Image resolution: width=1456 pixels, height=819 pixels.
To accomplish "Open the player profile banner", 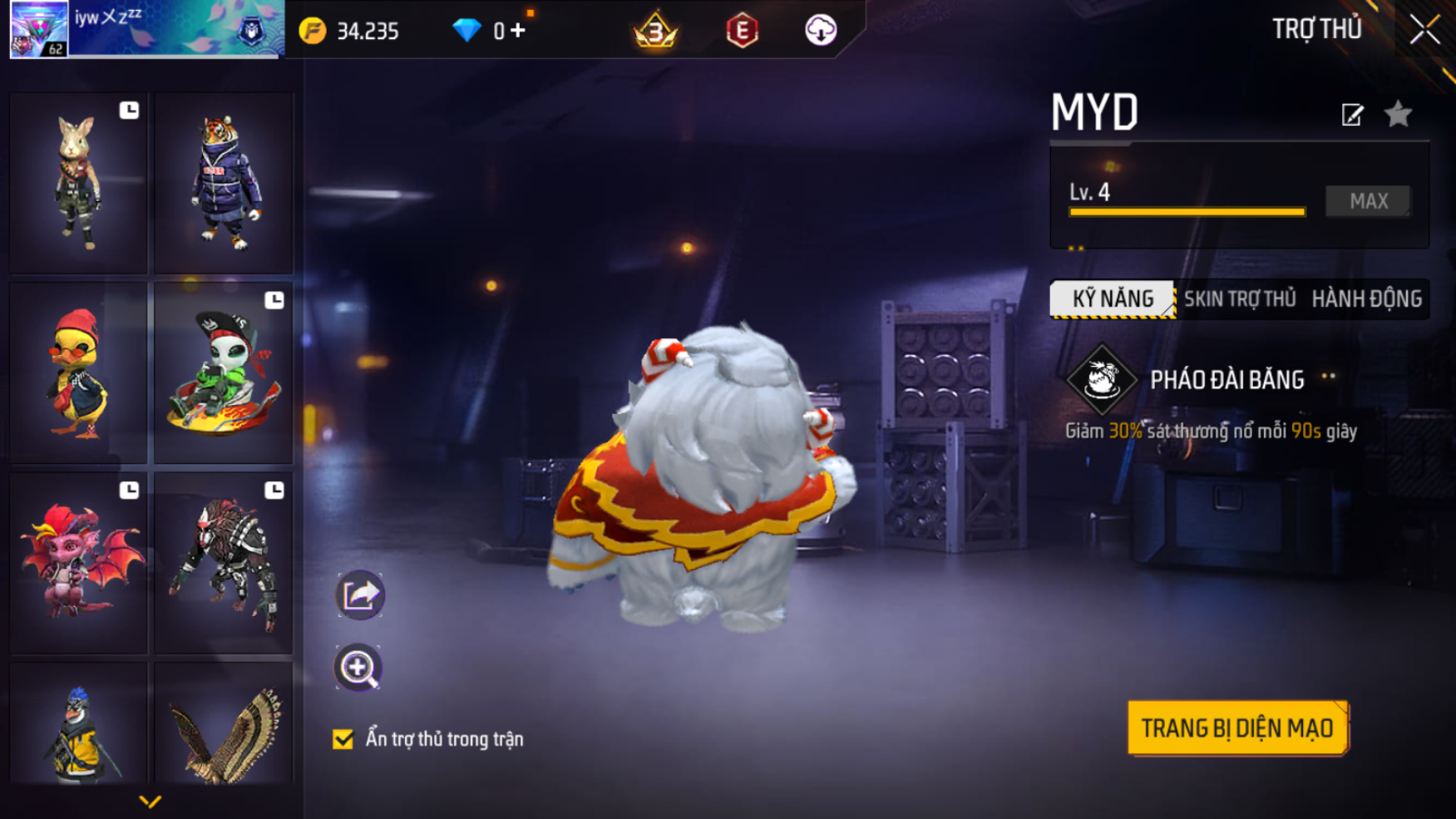I will (146, 29).
